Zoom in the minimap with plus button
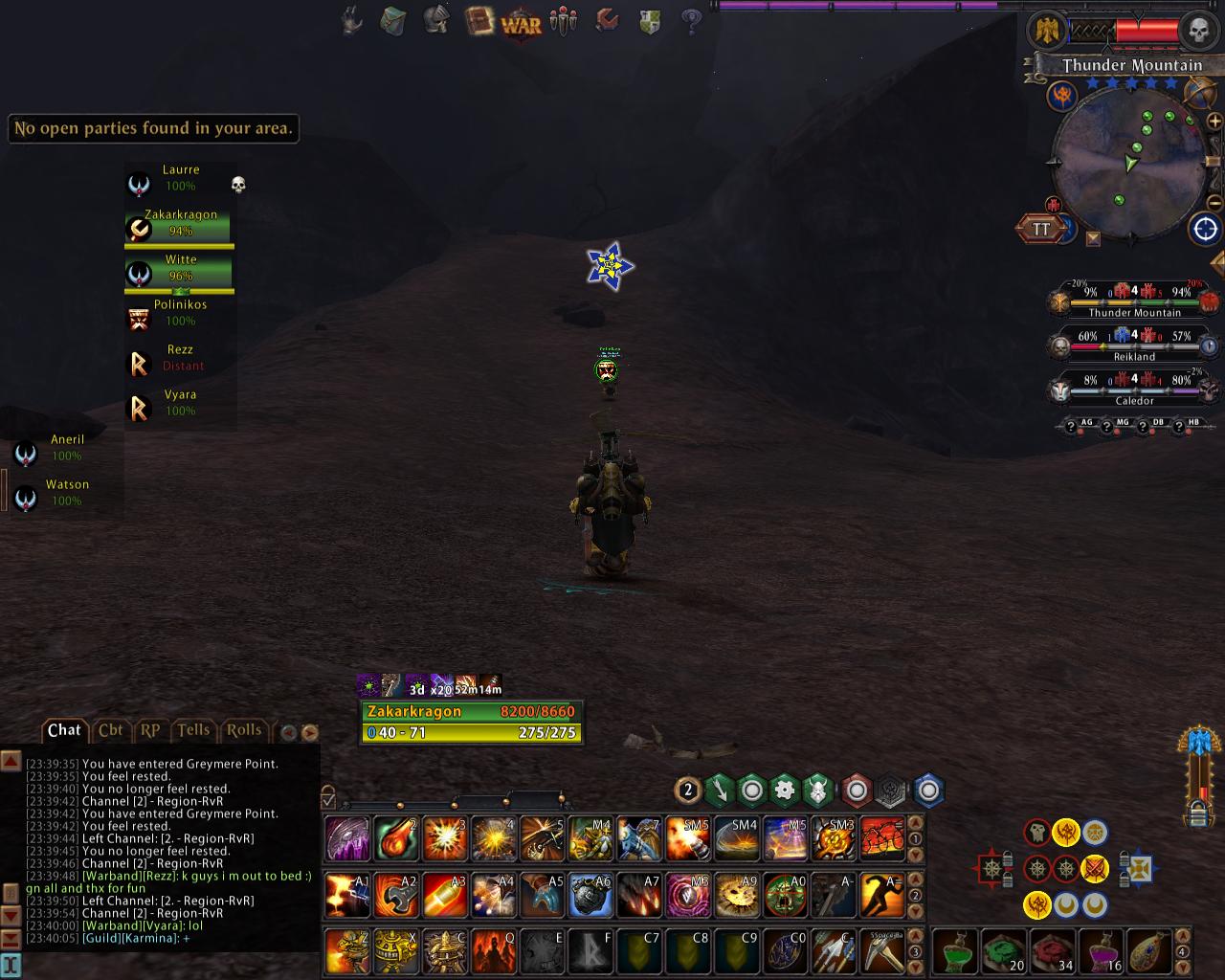This screenshot has height=980, width=1225. pyautogui.click(x=1214, y=122)
